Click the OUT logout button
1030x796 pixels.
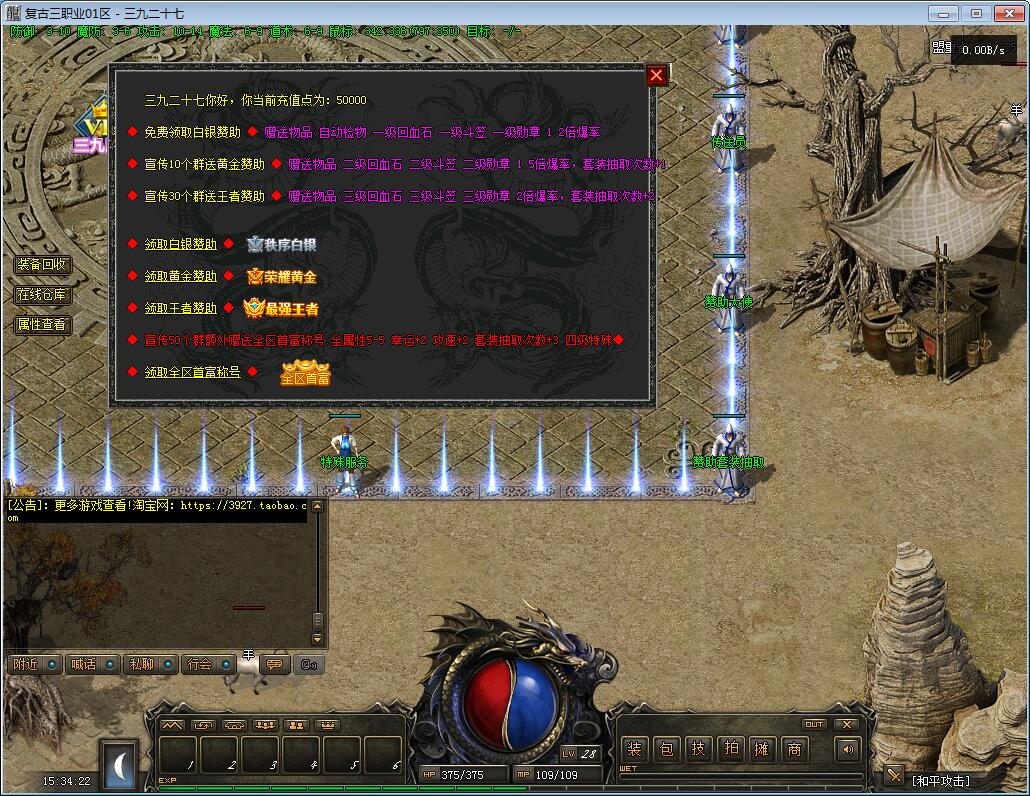coord(814,724)
